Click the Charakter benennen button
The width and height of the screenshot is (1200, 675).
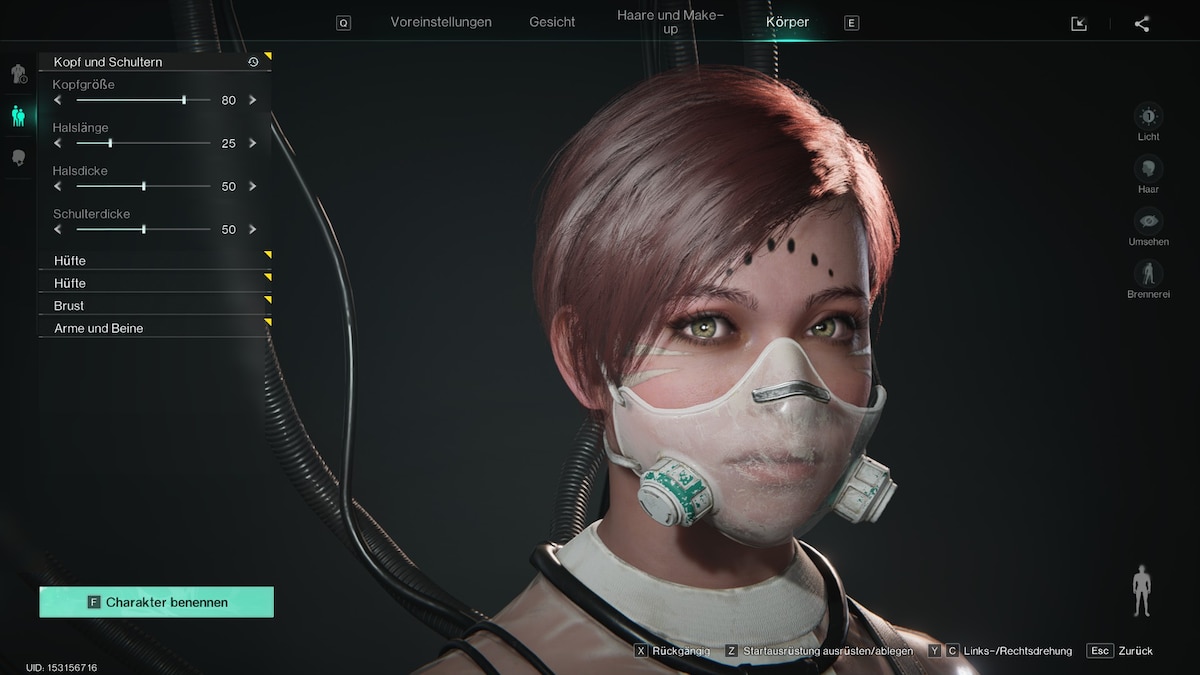click(156, 602)
